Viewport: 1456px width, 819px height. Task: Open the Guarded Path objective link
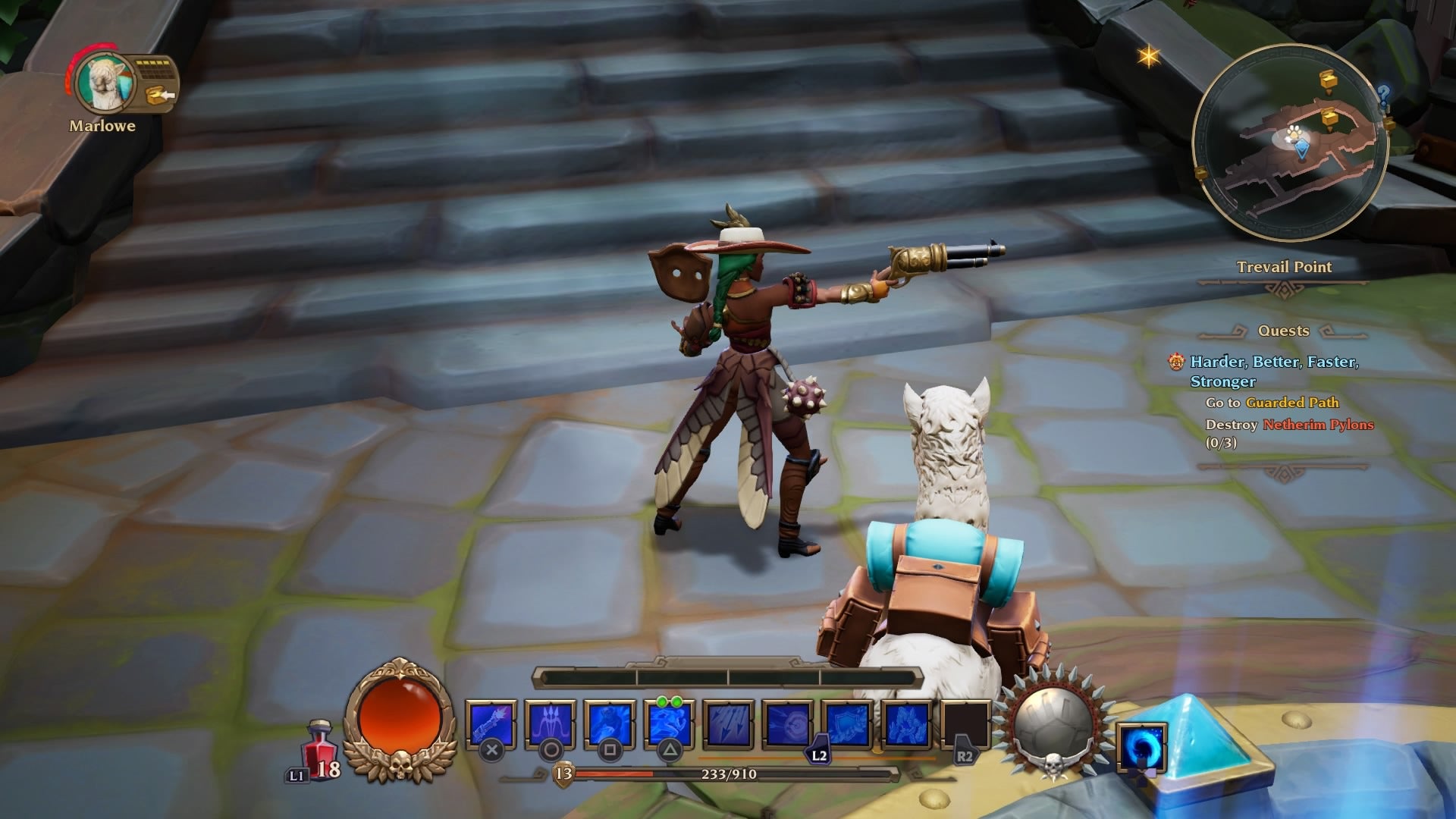pos(1293,404)
